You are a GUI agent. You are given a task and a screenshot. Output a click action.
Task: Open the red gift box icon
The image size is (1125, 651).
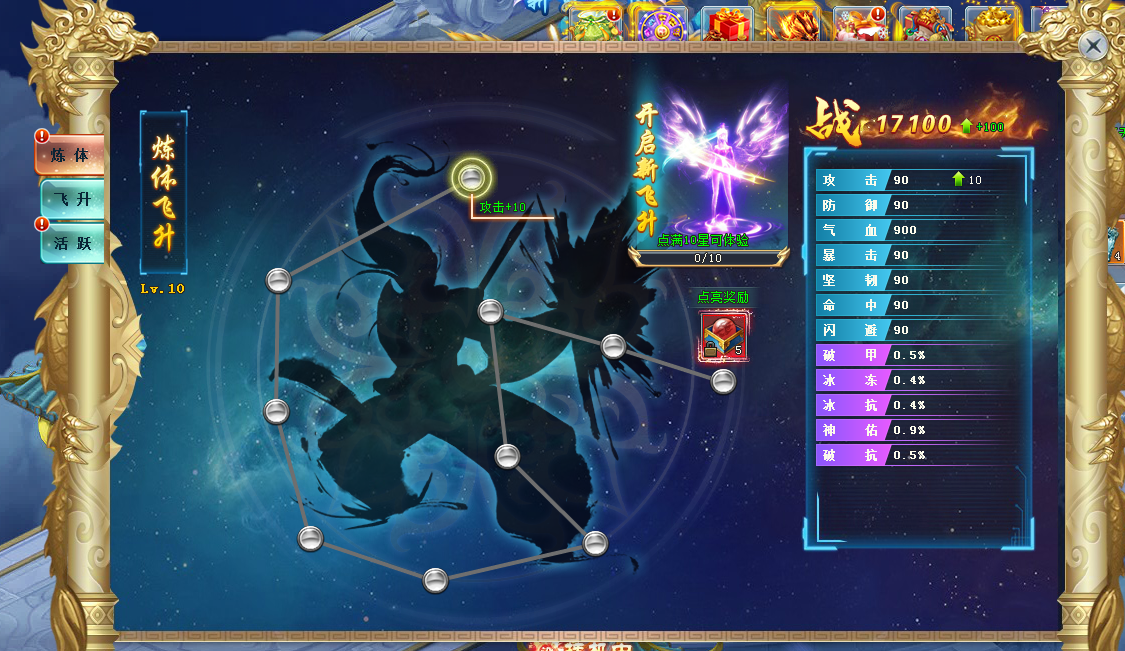[x=727, y=24]
